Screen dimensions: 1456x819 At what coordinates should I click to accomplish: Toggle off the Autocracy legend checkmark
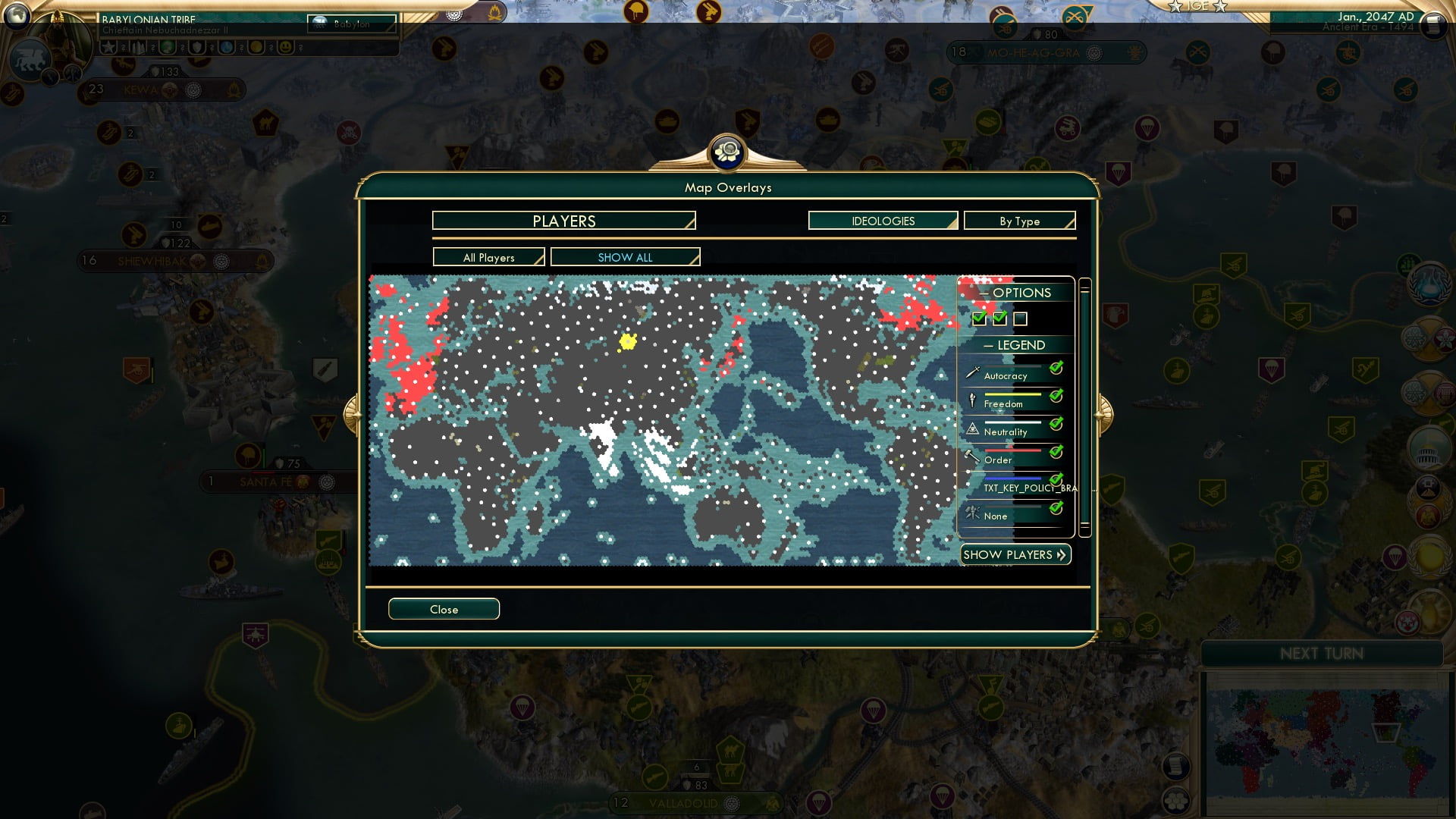(x=1054, y=368)
